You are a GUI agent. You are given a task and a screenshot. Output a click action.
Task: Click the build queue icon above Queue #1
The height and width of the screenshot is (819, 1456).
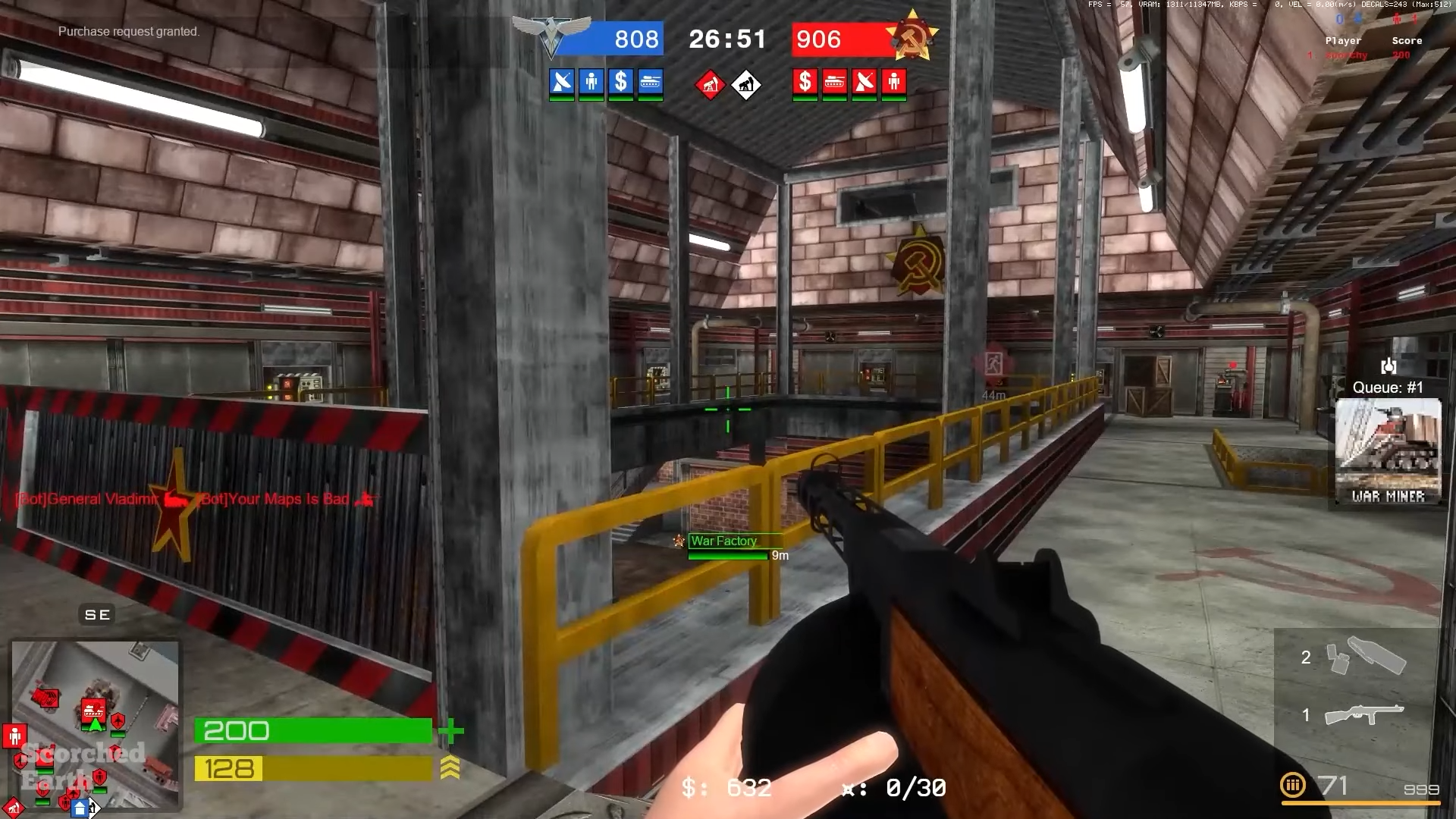(x=1389, y=367)
